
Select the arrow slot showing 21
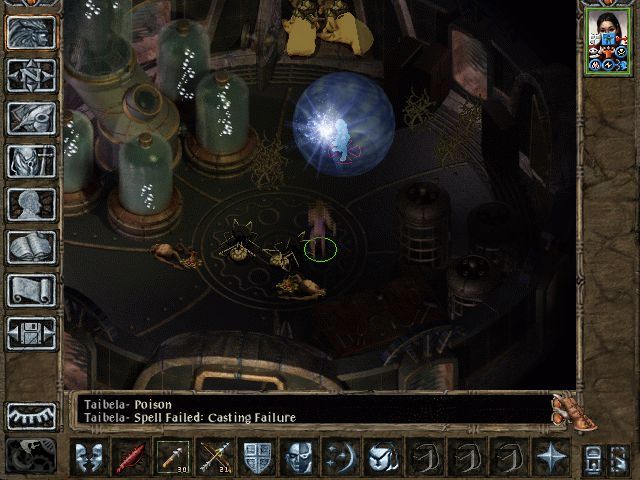(x=215, y=457)
